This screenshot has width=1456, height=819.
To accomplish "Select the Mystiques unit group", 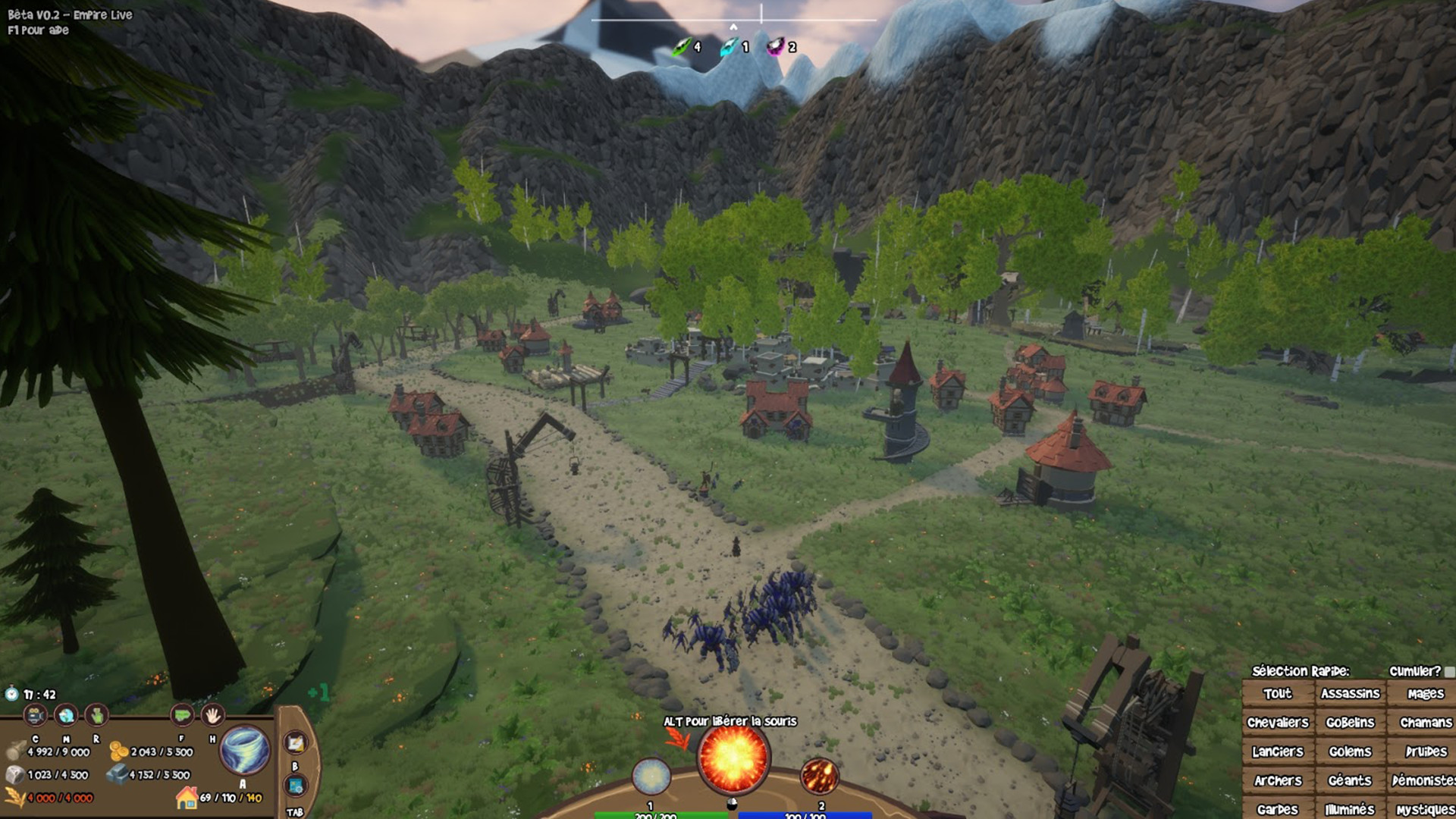I will [x=1424, y=808].
